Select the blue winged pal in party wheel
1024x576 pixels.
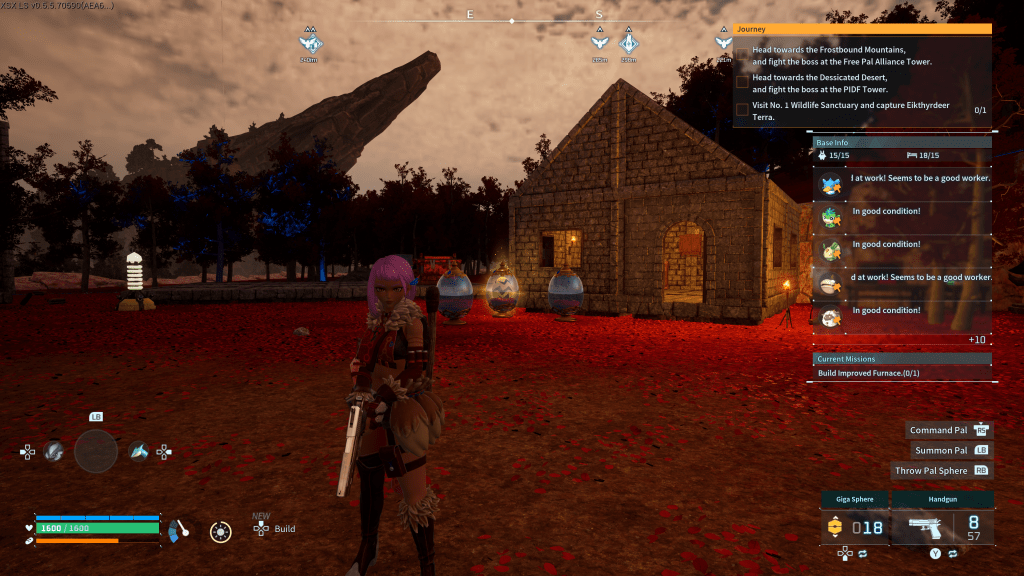139,452
